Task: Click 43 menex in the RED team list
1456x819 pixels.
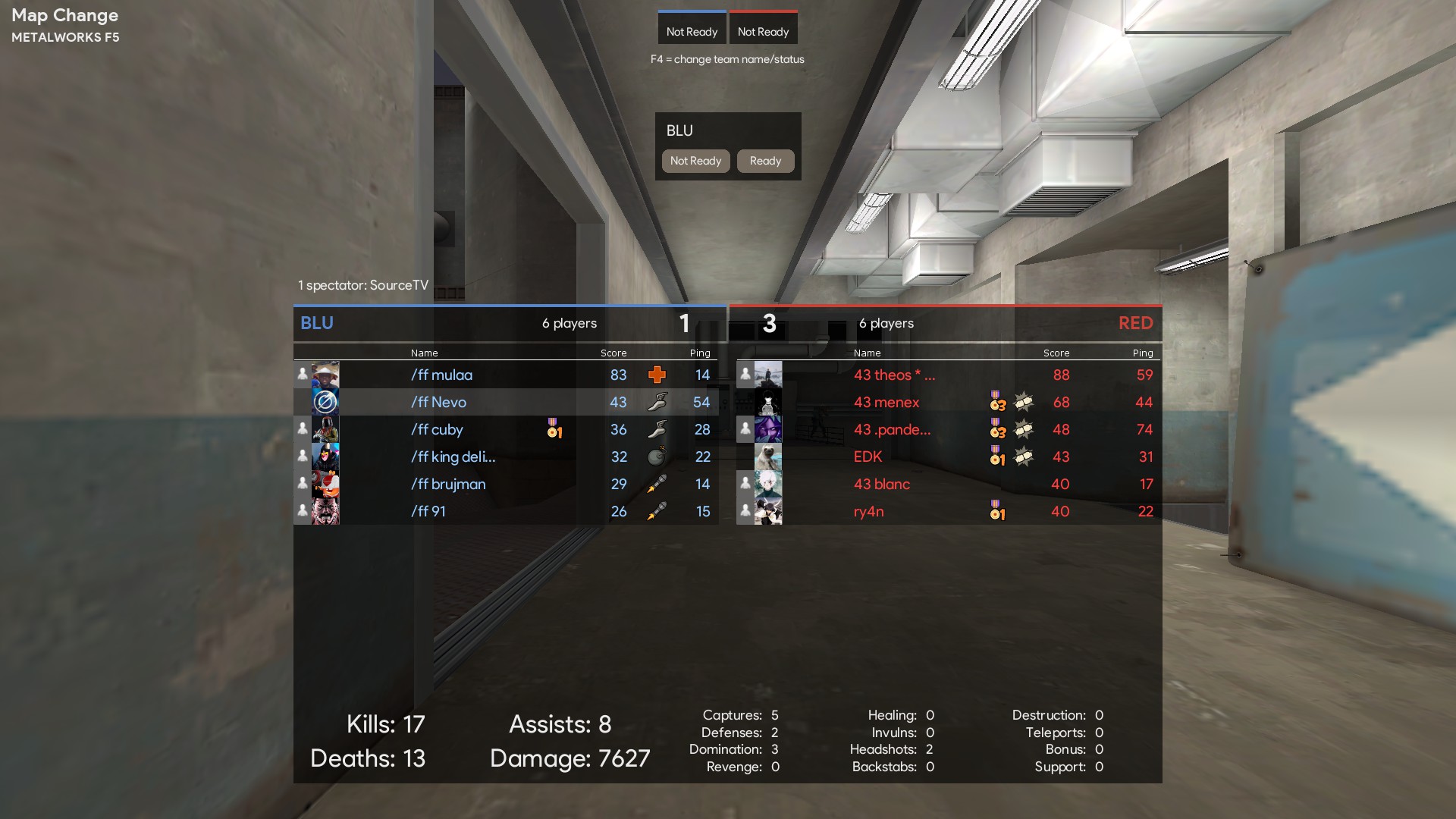Action: (886, 402)
